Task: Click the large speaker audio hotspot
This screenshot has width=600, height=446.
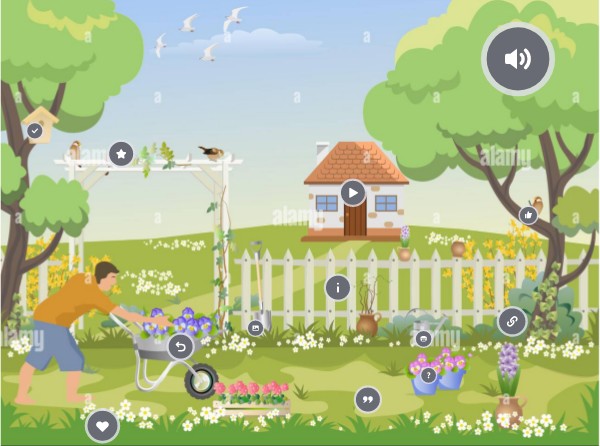Action: point(517,59)
